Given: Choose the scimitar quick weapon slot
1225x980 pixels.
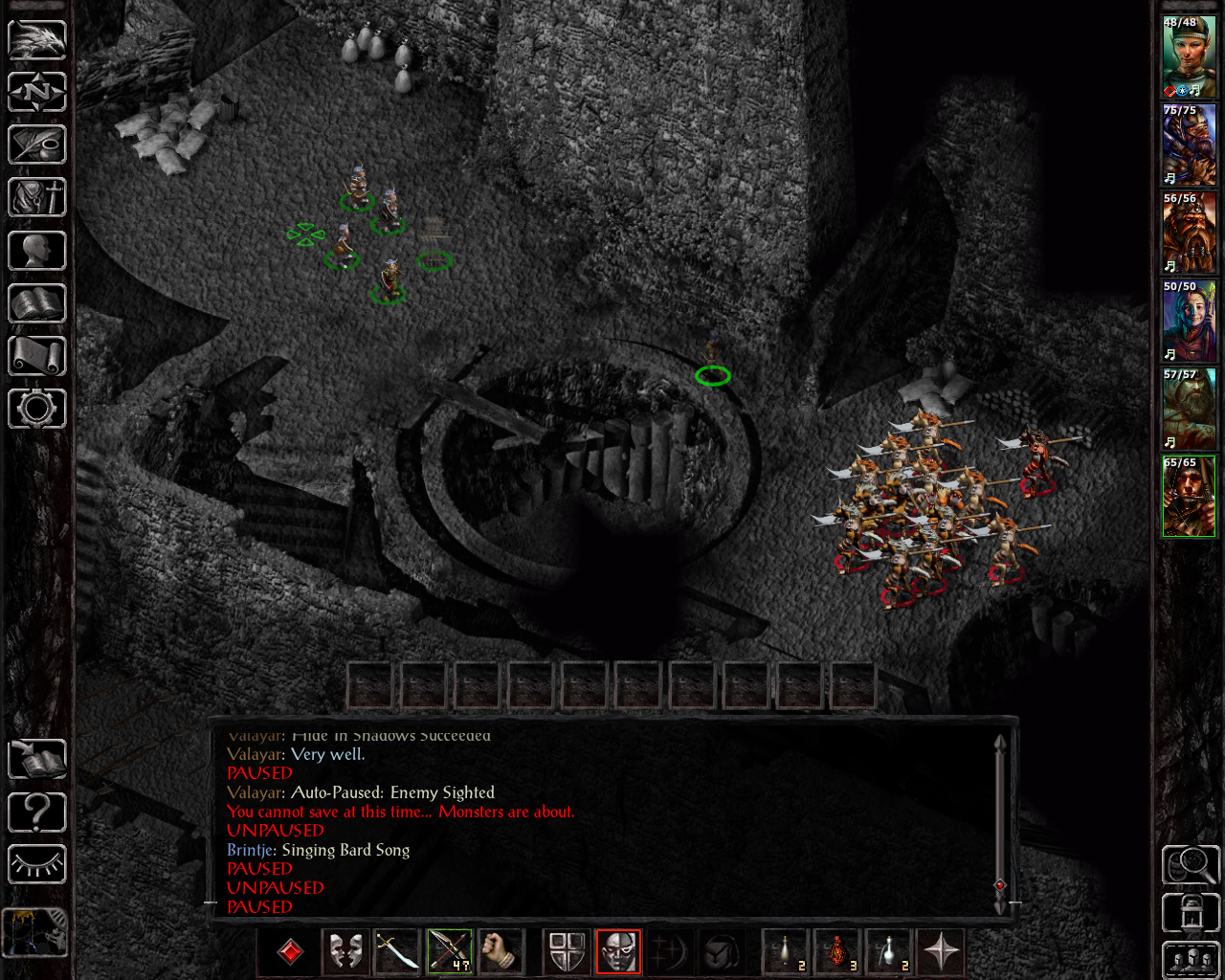Looking at the screenshot, I should [396, 952].
